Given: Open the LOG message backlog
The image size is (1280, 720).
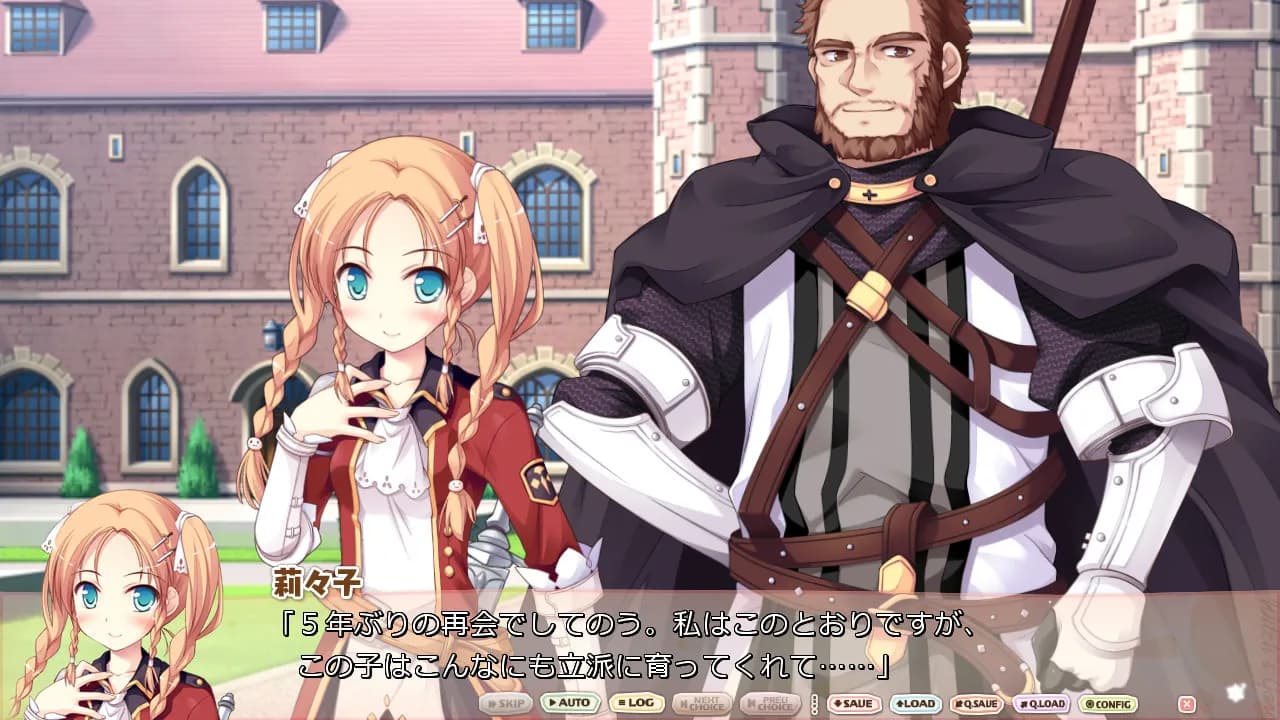Looking at the screenshot, I should [x=636, y=705].
